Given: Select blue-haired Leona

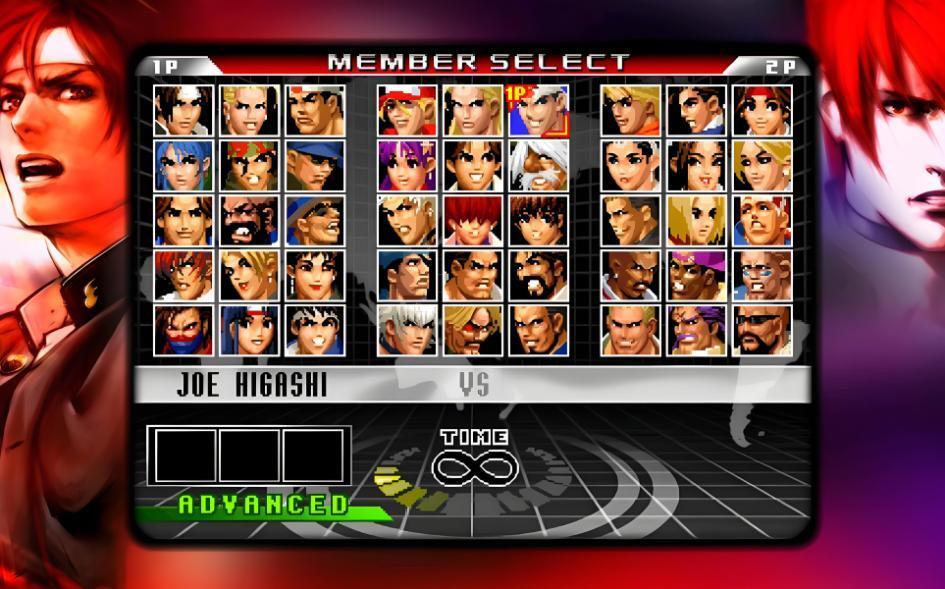Looking at the screenshot, I should (184, 165).
